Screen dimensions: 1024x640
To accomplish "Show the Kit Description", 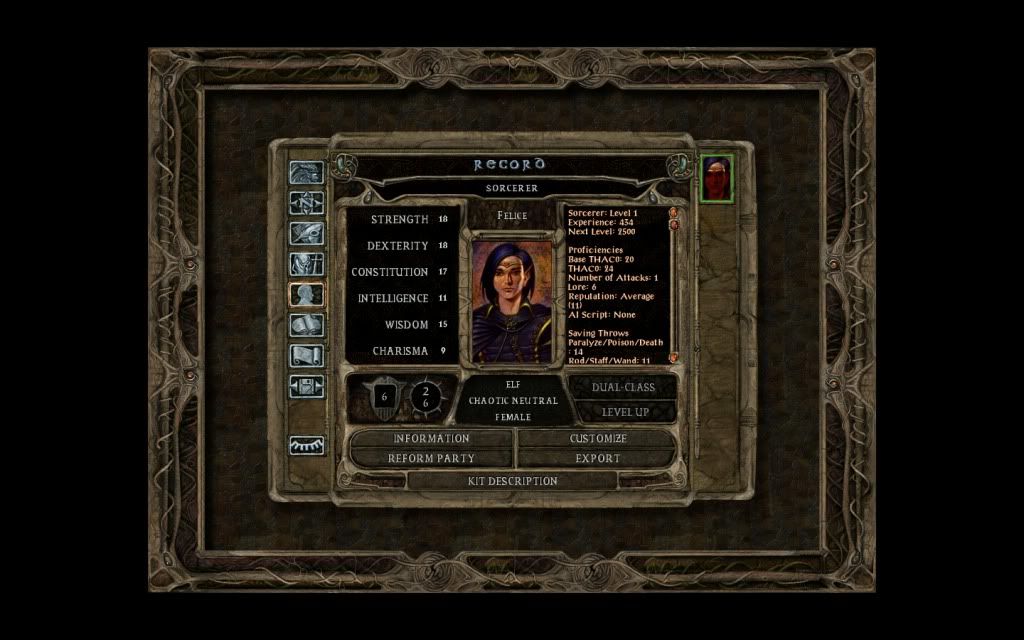I will click(513, 481).
